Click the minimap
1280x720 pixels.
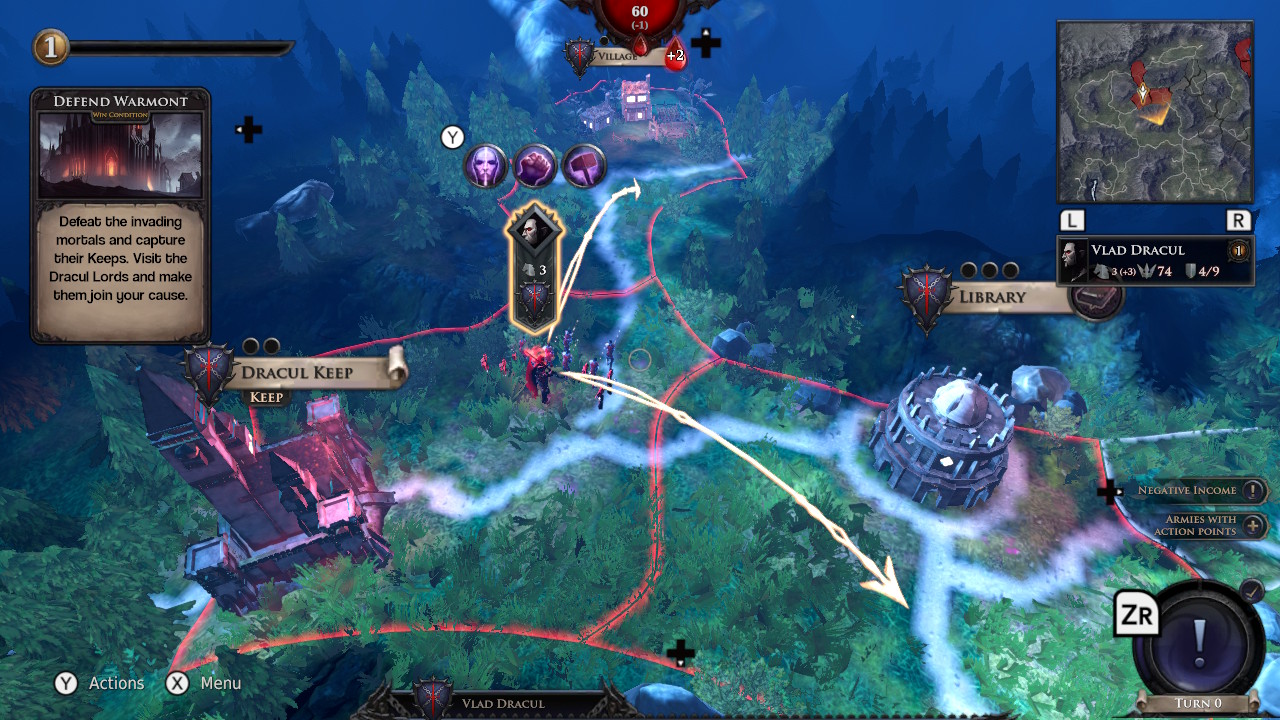coord(1154,112)
